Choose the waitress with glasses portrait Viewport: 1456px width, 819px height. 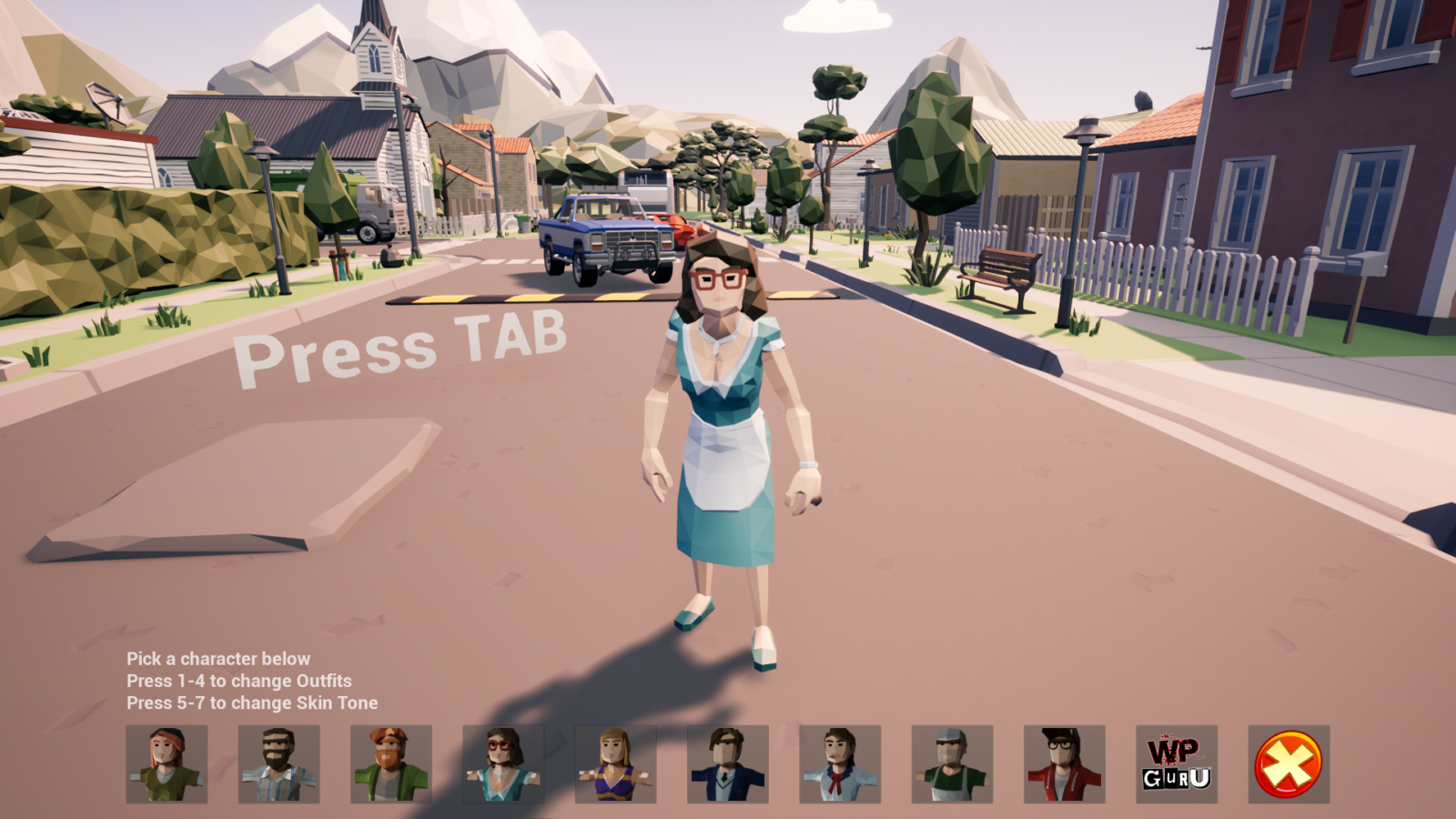click(x=501, y=764)
